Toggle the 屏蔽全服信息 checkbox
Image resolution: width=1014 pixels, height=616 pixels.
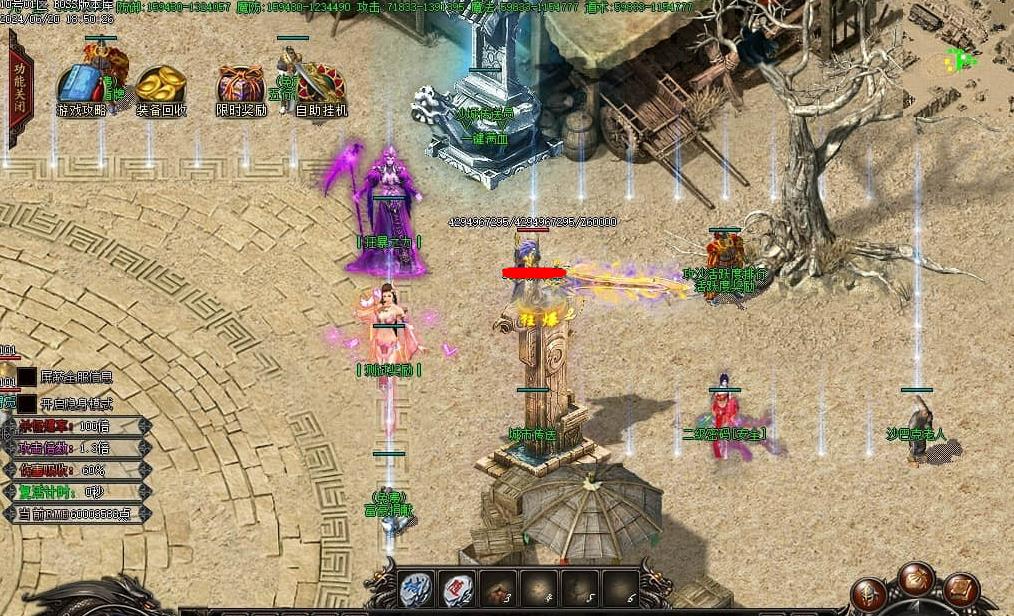coord(27,377)
